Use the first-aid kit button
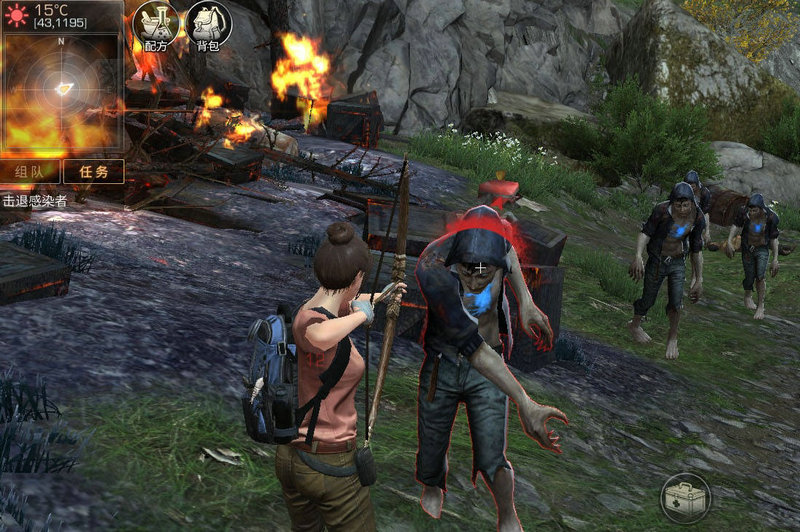 [x=685, y=497]
